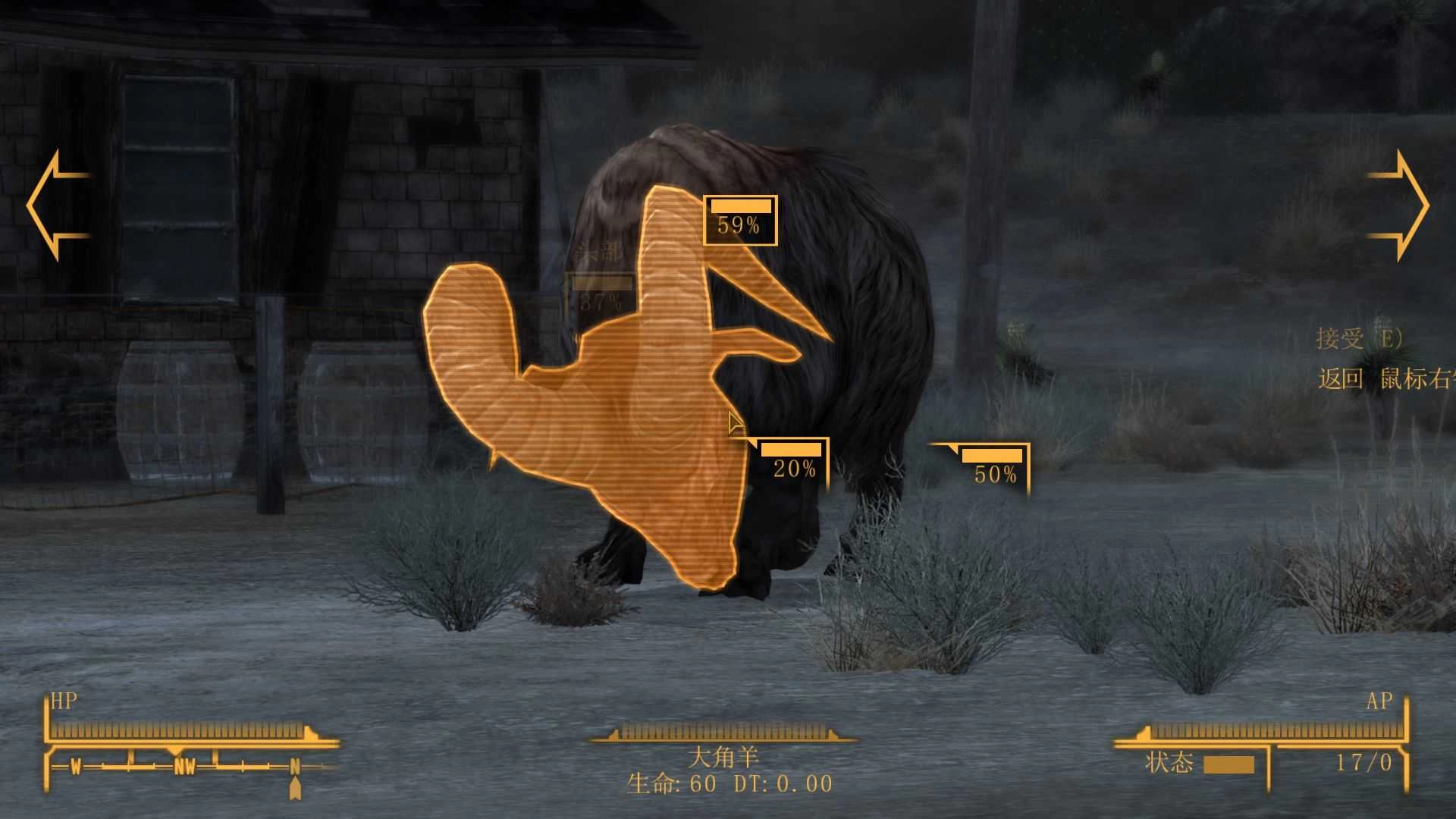Click the 大角羊 enemy name label
Screen dimensions: 1456x819
pyautogui.click(x=726, y=758)
